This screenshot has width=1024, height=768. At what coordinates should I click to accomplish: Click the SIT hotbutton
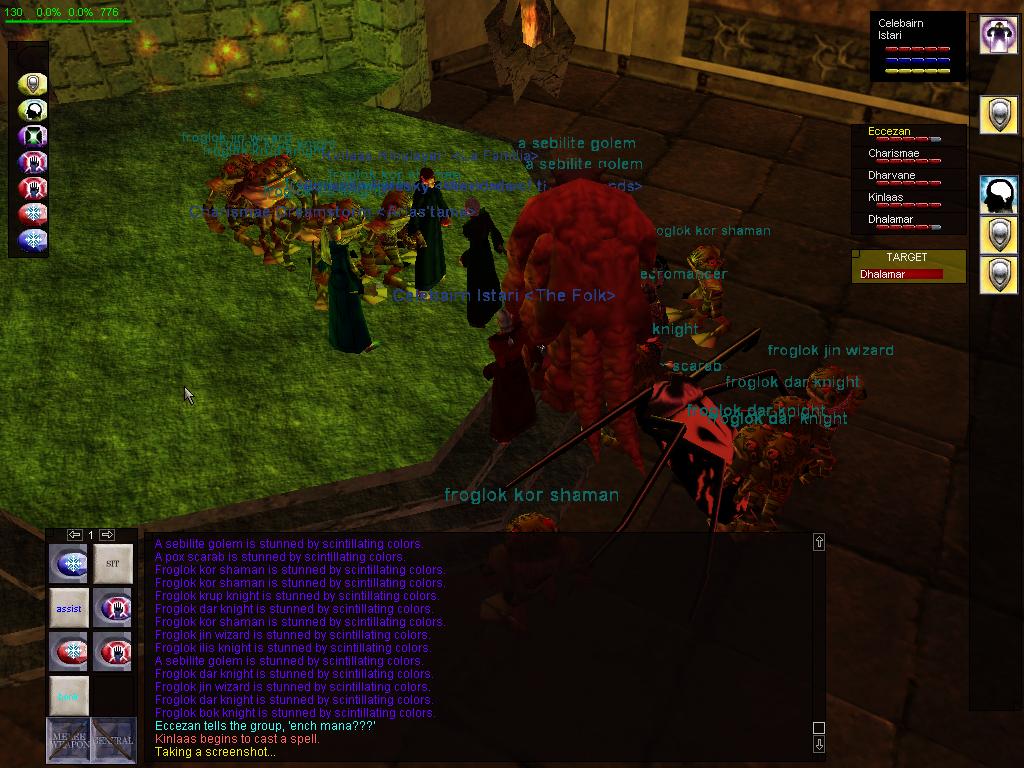click(x=112, y=564)
